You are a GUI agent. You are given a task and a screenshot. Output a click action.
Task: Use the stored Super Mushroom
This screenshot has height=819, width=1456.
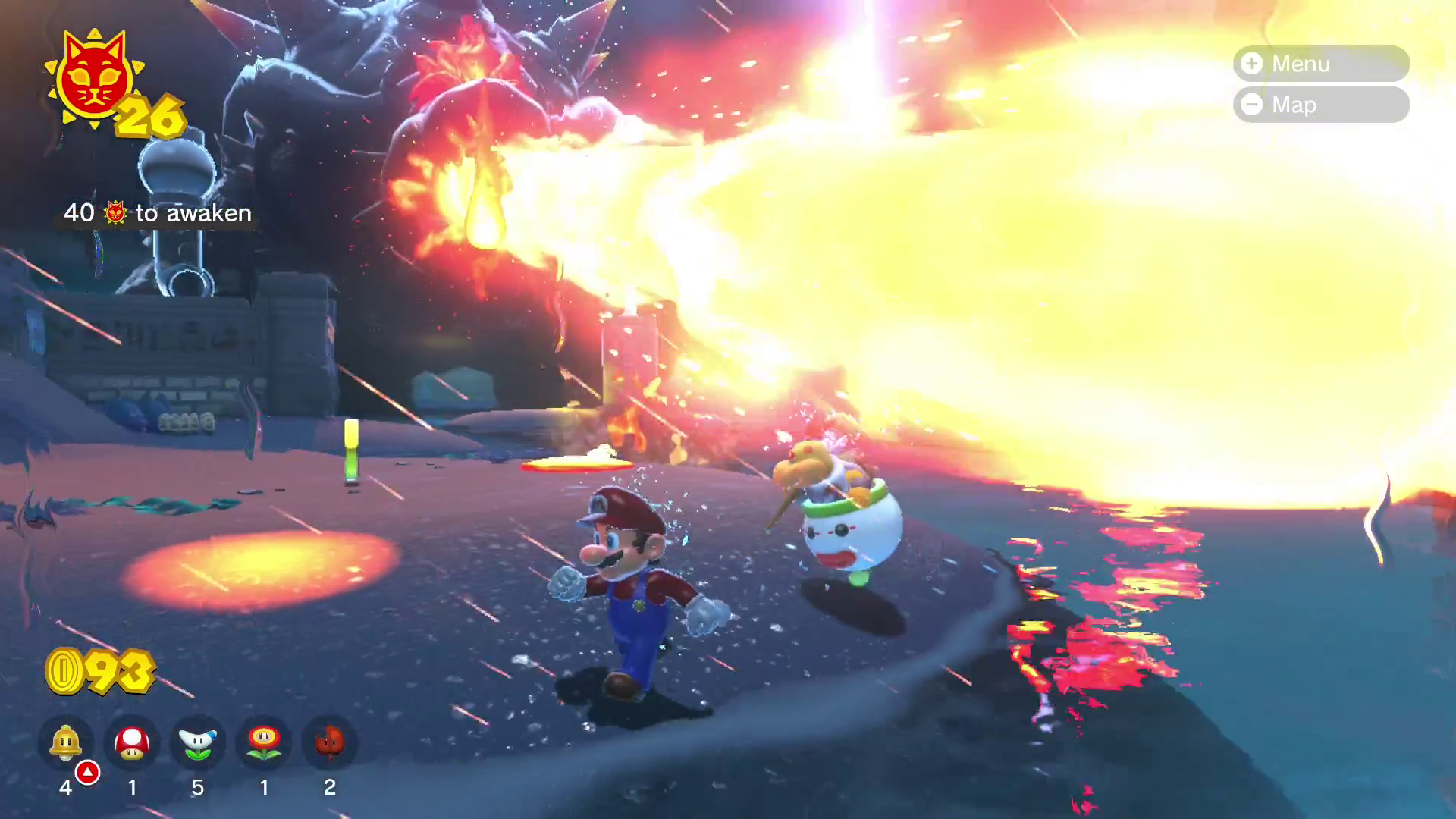[x=132, y=742]
